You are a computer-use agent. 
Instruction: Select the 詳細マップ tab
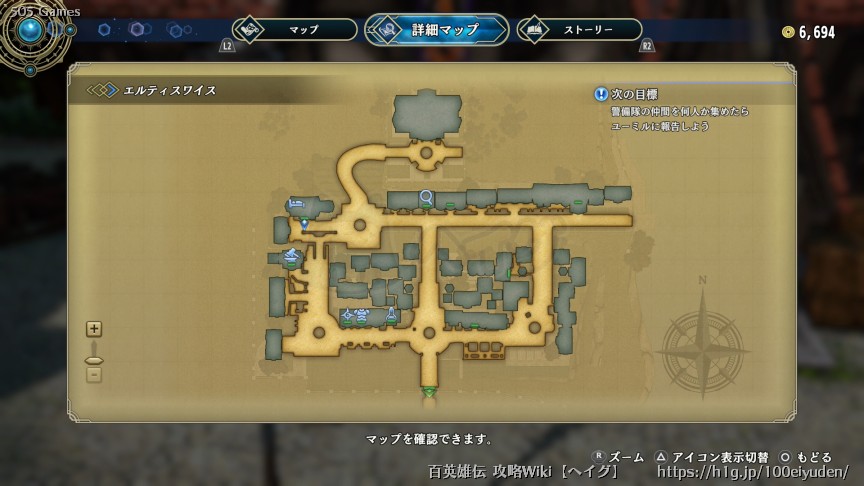click(x=437, y=30)
